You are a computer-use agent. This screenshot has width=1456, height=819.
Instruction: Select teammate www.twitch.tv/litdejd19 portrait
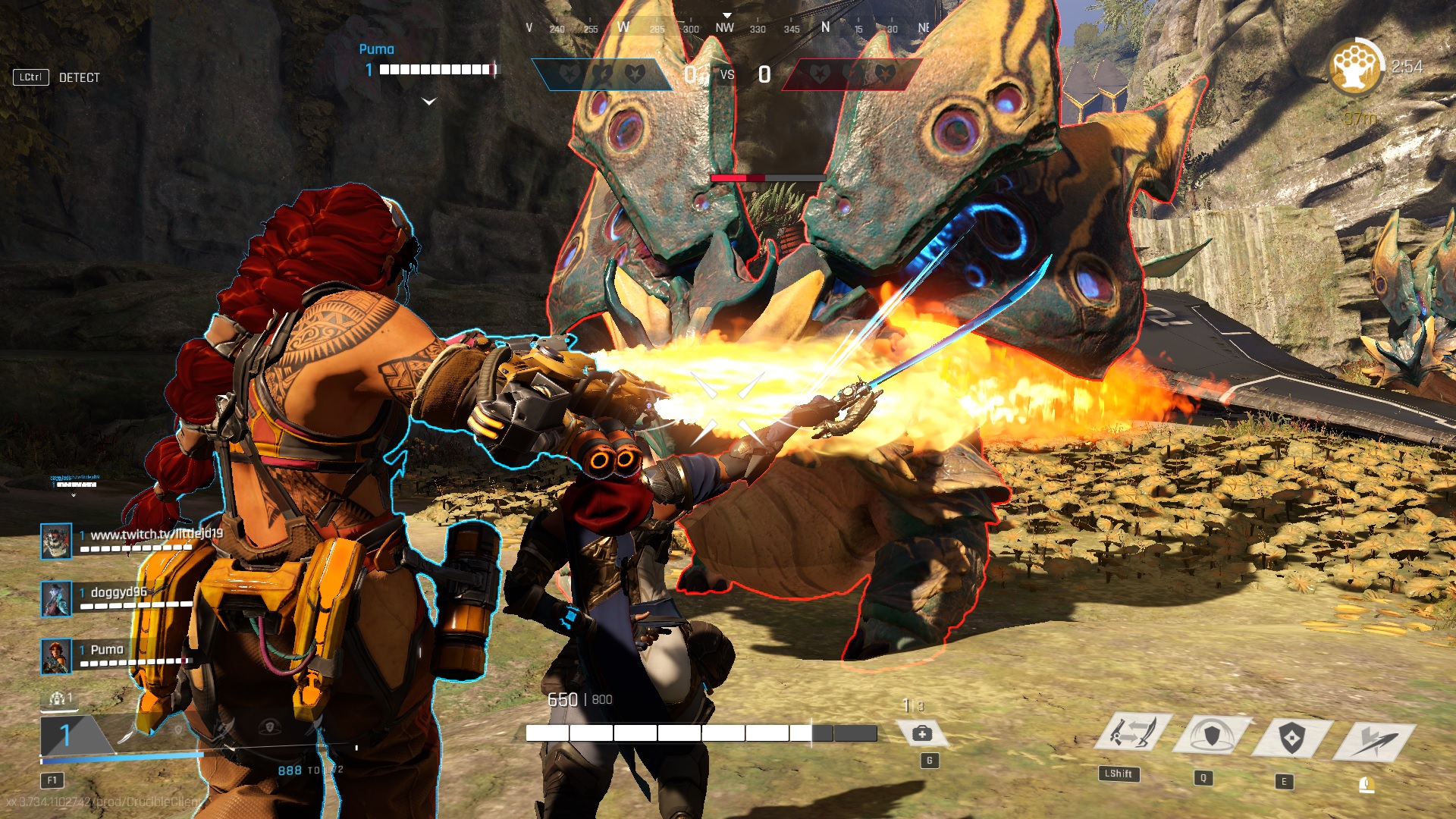pos(56,541)
